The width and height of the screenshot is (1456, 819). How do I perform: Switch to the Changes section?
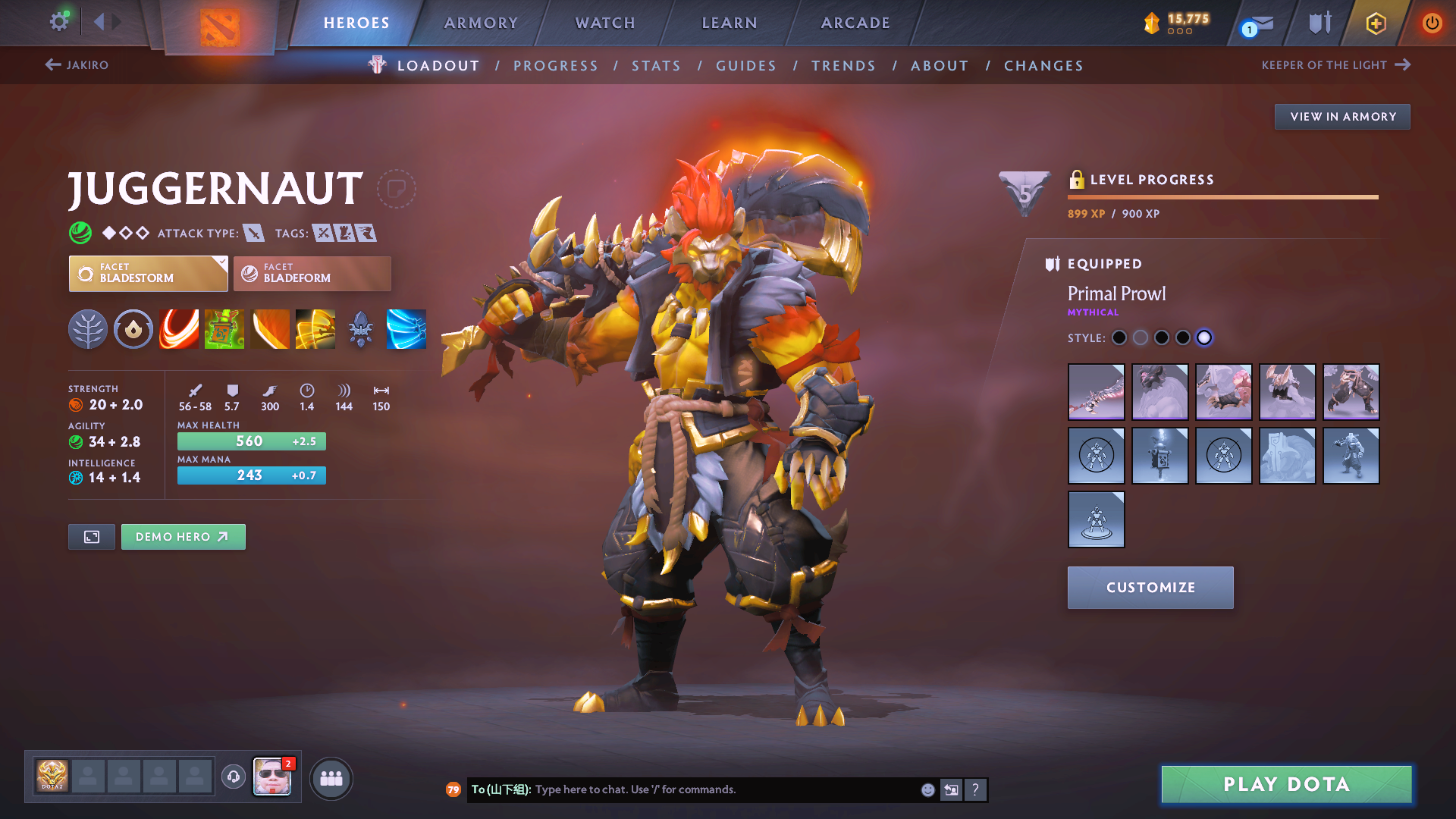pos(1043,66)
